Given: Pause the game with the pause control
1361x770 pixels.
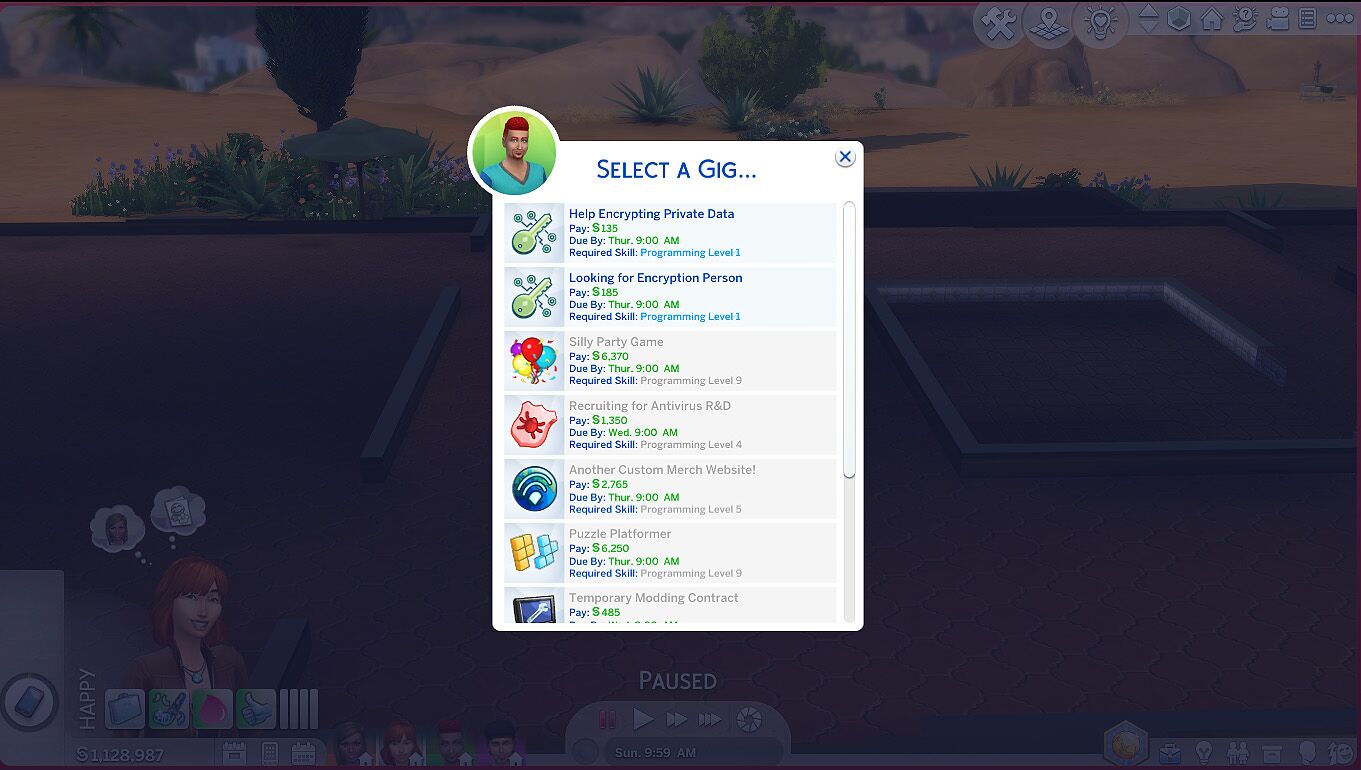Looking at the screenshot, I should [608, 718].
